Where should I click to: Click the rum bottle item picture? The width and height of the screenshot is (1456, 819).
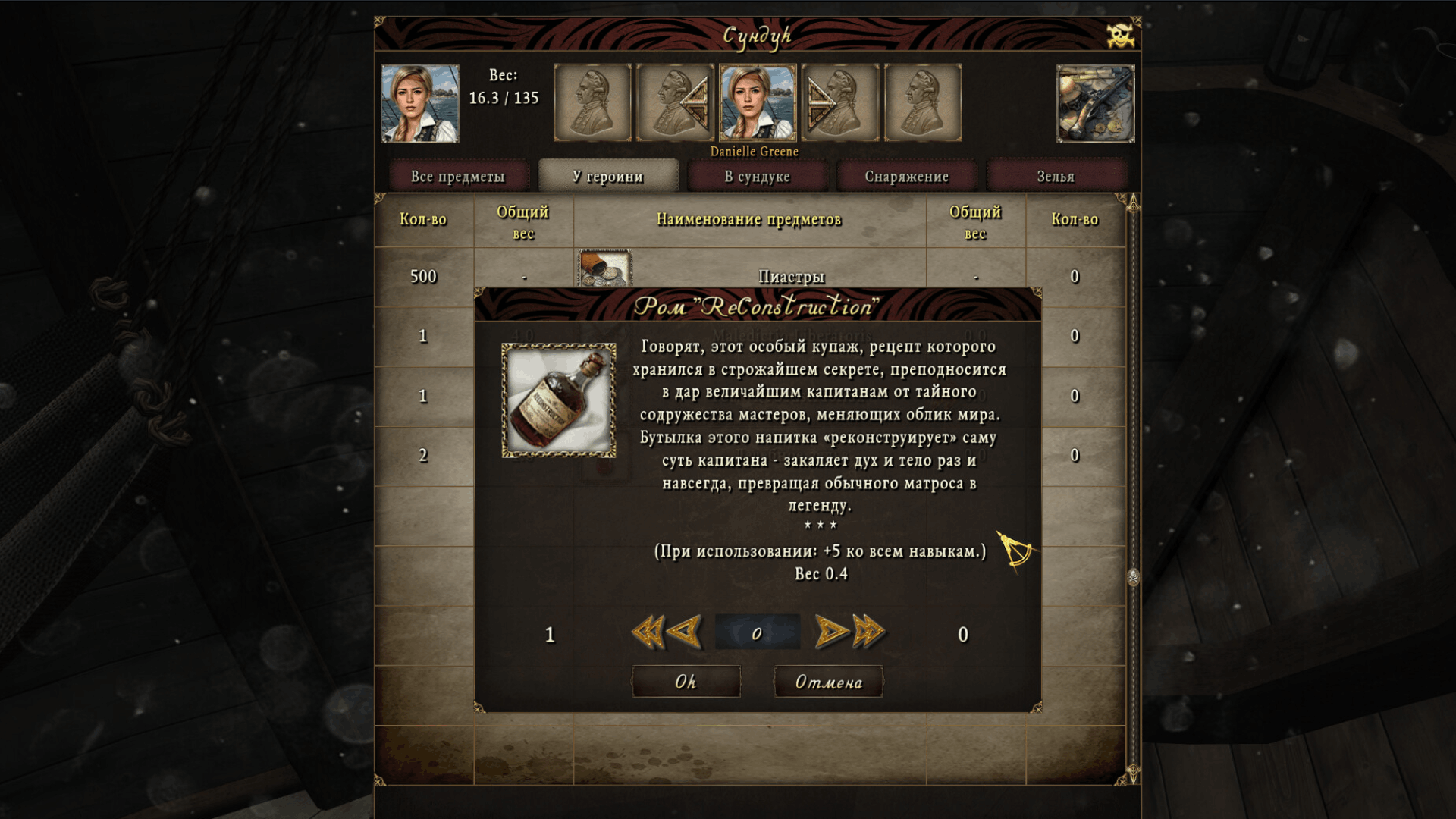pyautogui.click(x=559, y=400)
